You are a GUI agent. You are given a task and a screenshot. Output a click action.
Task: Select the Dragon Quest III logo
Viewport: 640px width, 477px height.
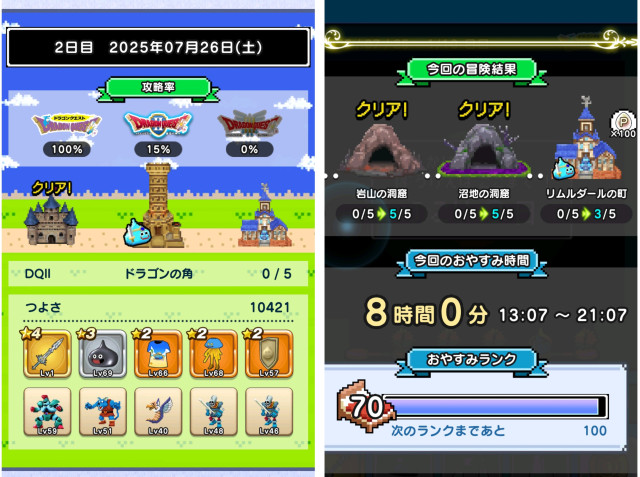[245, 125]
